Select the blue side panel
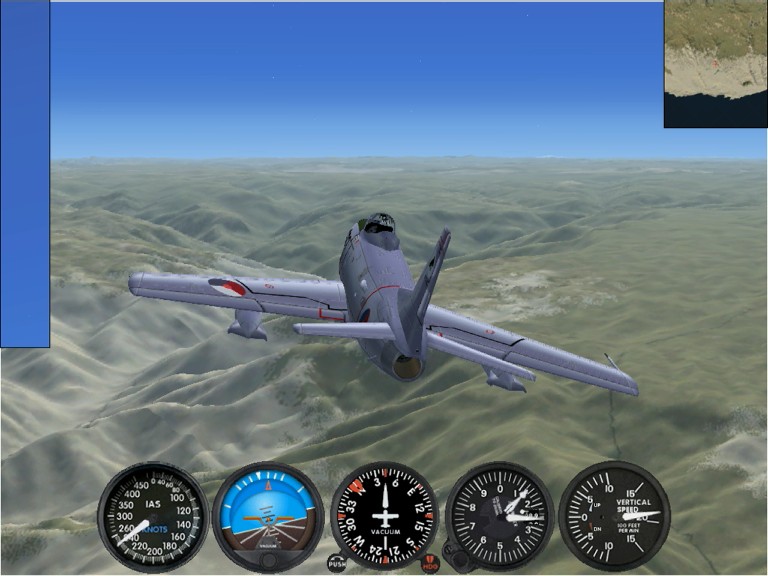The image size is (768, 576). tap(25, 174)
